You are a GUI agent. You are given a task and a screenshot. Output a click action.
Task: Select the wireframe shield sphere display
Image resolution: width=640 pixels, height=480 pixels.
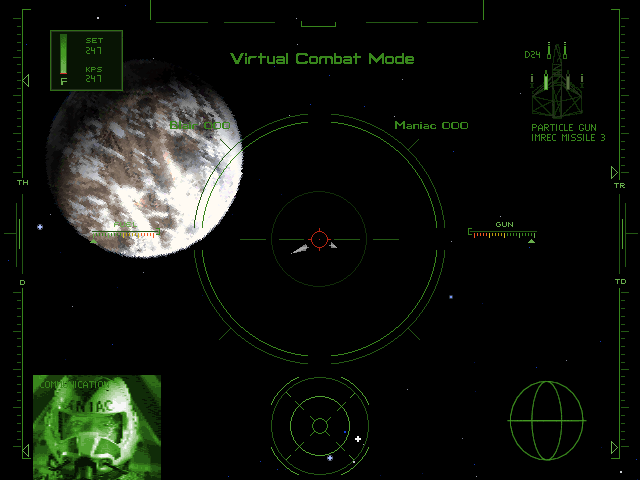pyautogui.click(x=546, y=419)
